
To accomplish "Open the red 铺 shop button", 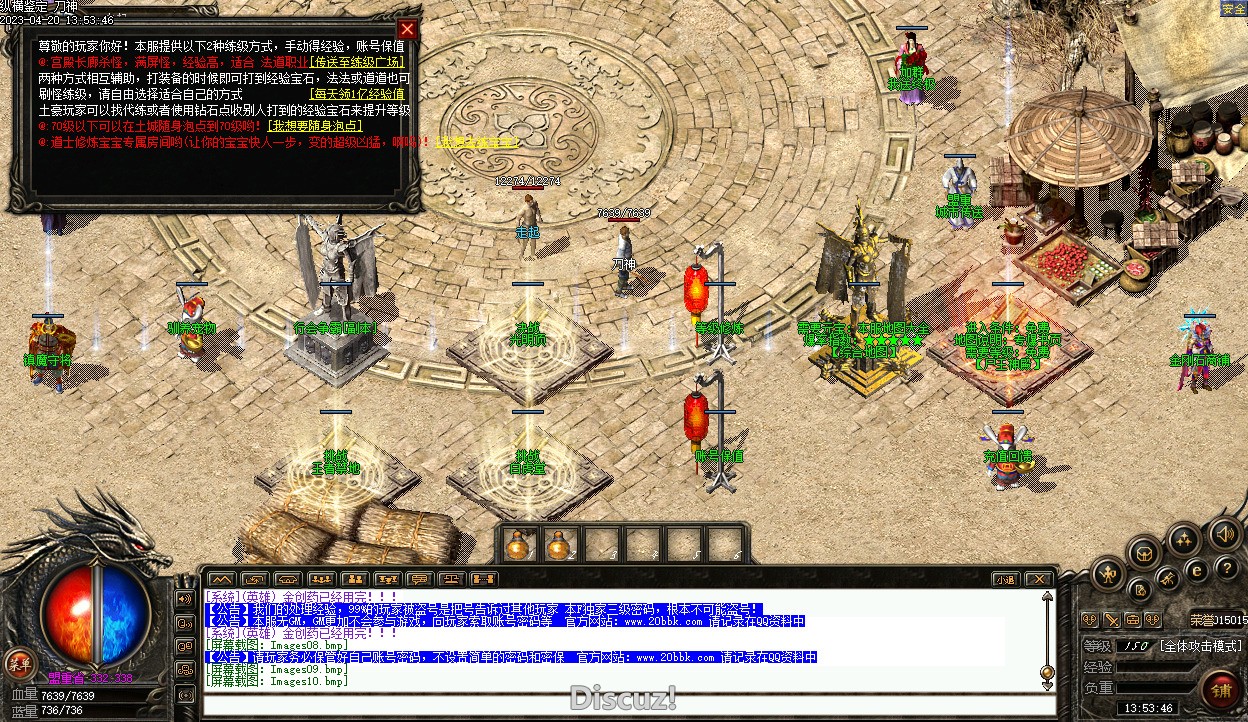I will tap(1221, 691).
